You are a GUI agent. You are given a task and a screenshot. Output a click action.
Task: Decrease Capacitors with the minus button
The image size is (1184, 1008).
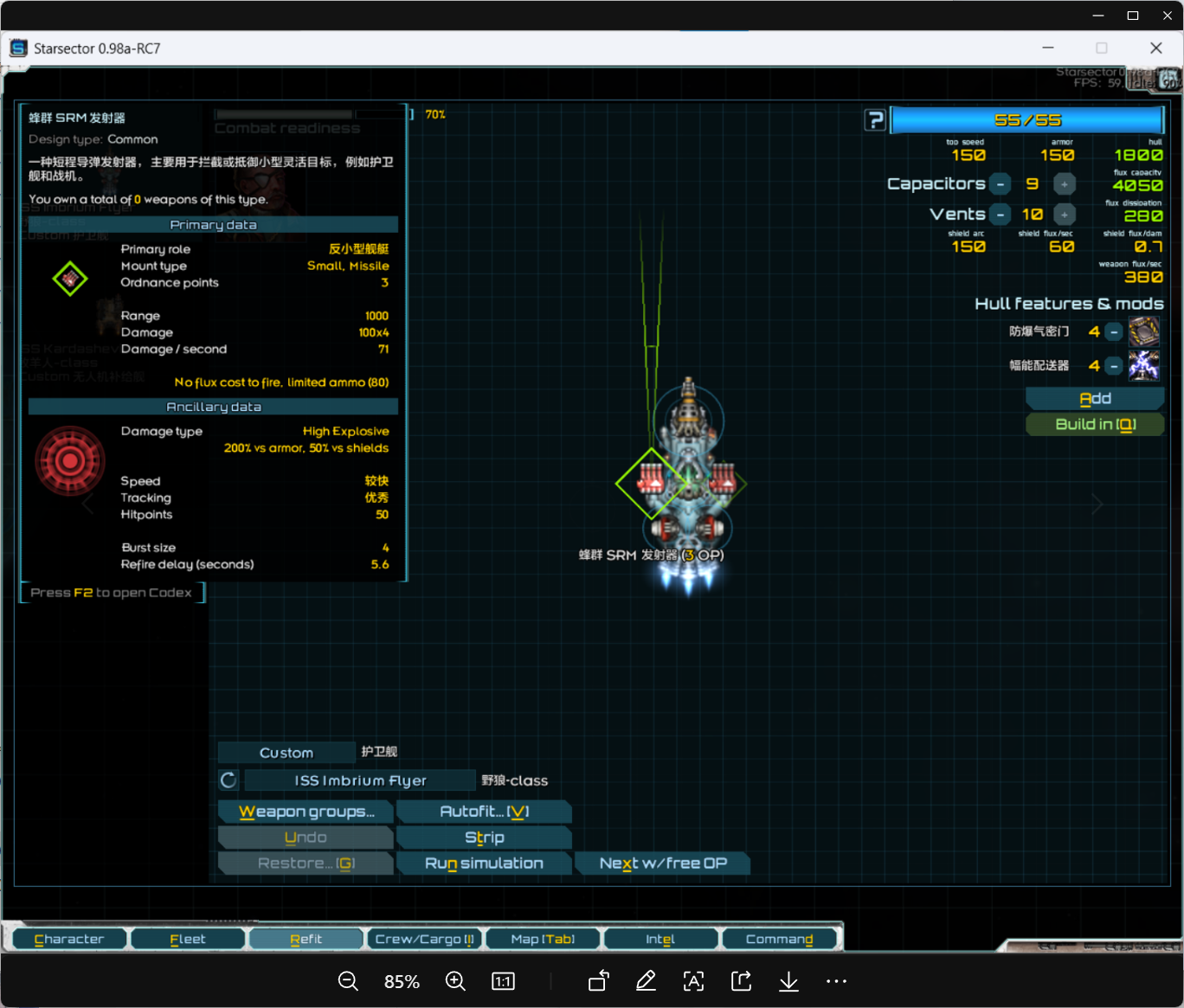click(1001, 184)
